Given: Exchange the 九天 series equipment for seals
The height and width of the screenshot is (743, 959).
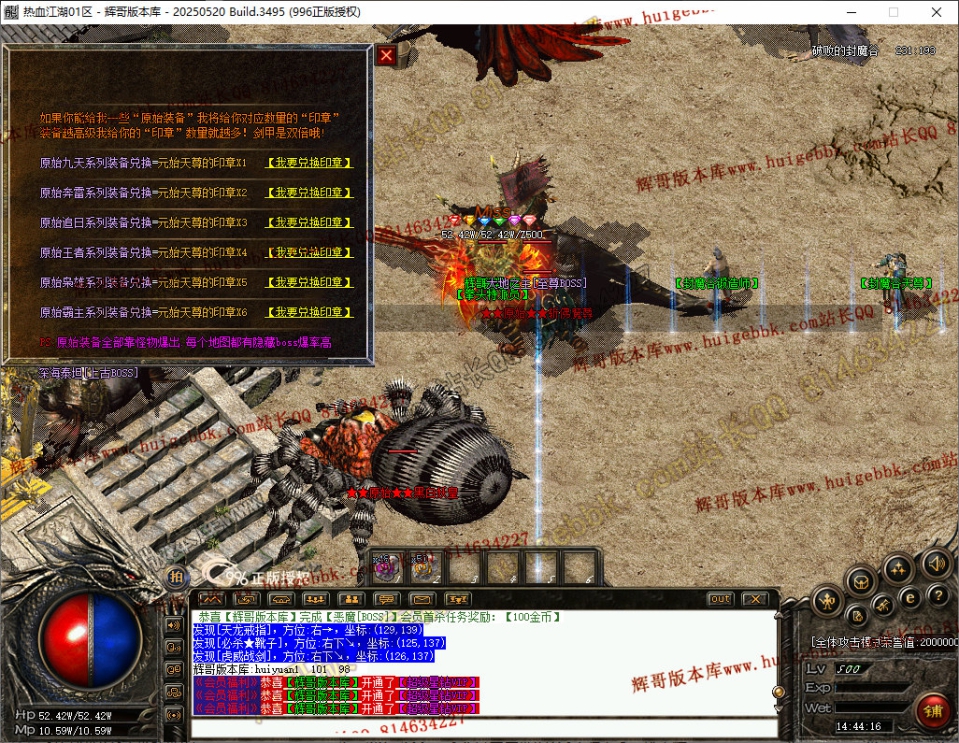Looking at the screenshot, I should [309, 163].
